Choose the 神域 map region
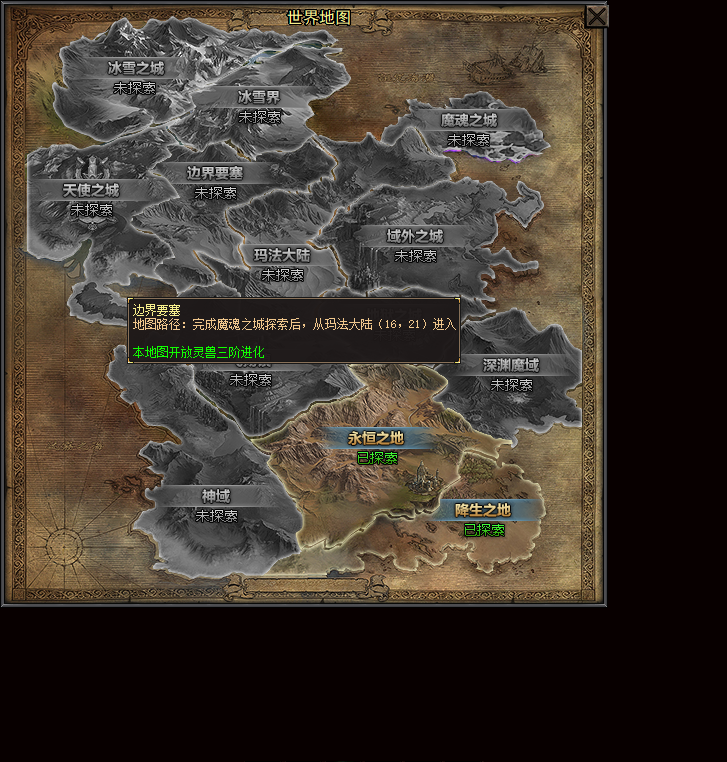The image size is (727, 762). (216, 496)
